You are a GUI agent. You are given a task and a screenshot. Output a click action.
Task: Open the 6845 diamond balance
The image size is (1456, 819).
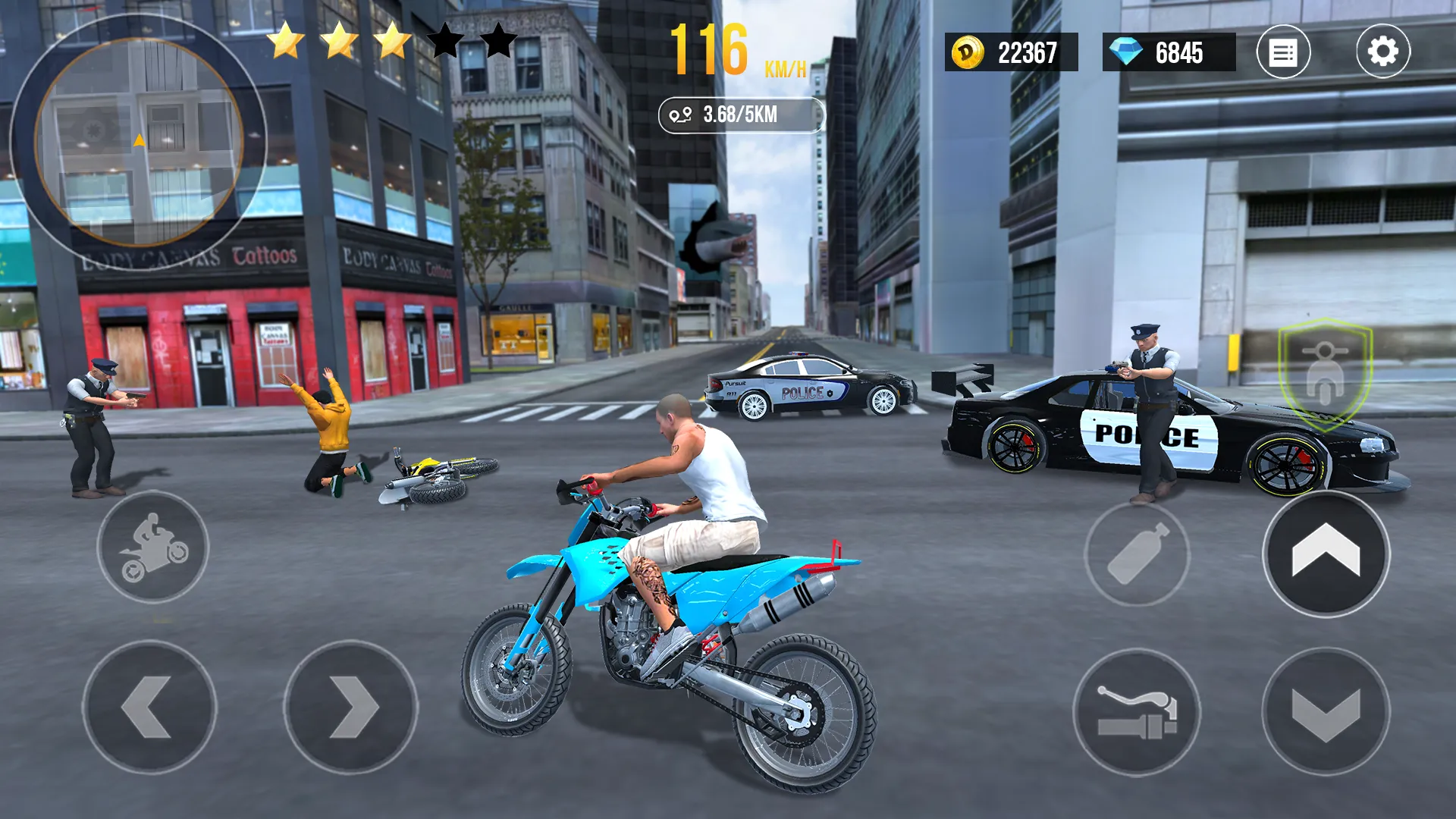1178,50
